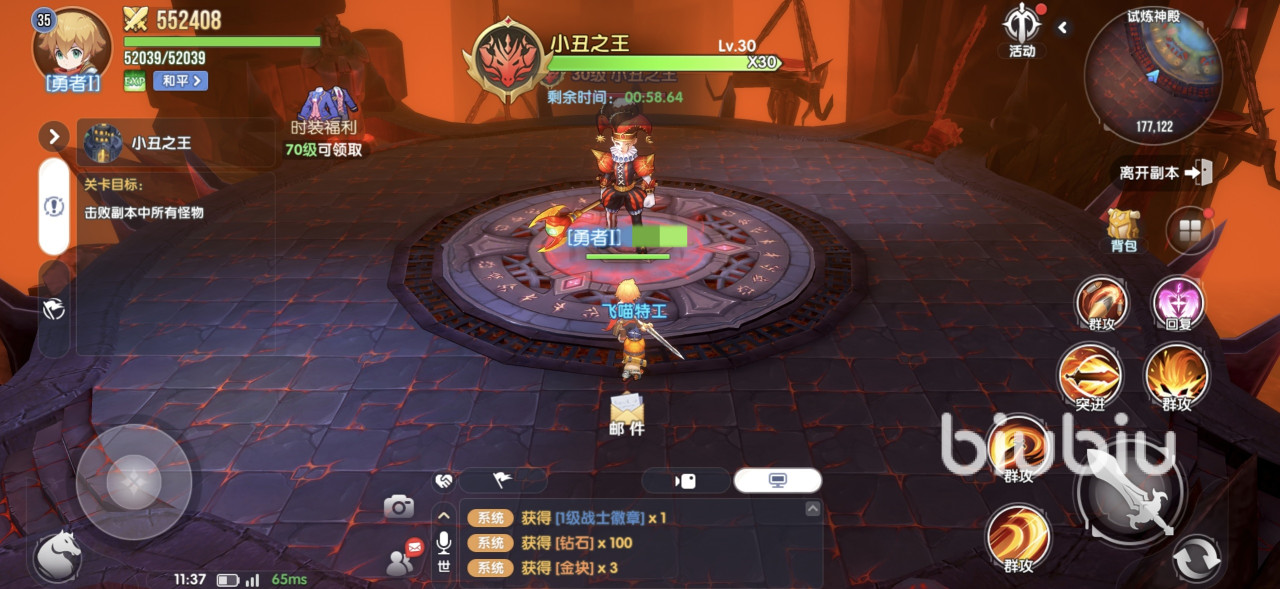Open the camera screenshot button

pyautogui.click(x=399, y=507)
